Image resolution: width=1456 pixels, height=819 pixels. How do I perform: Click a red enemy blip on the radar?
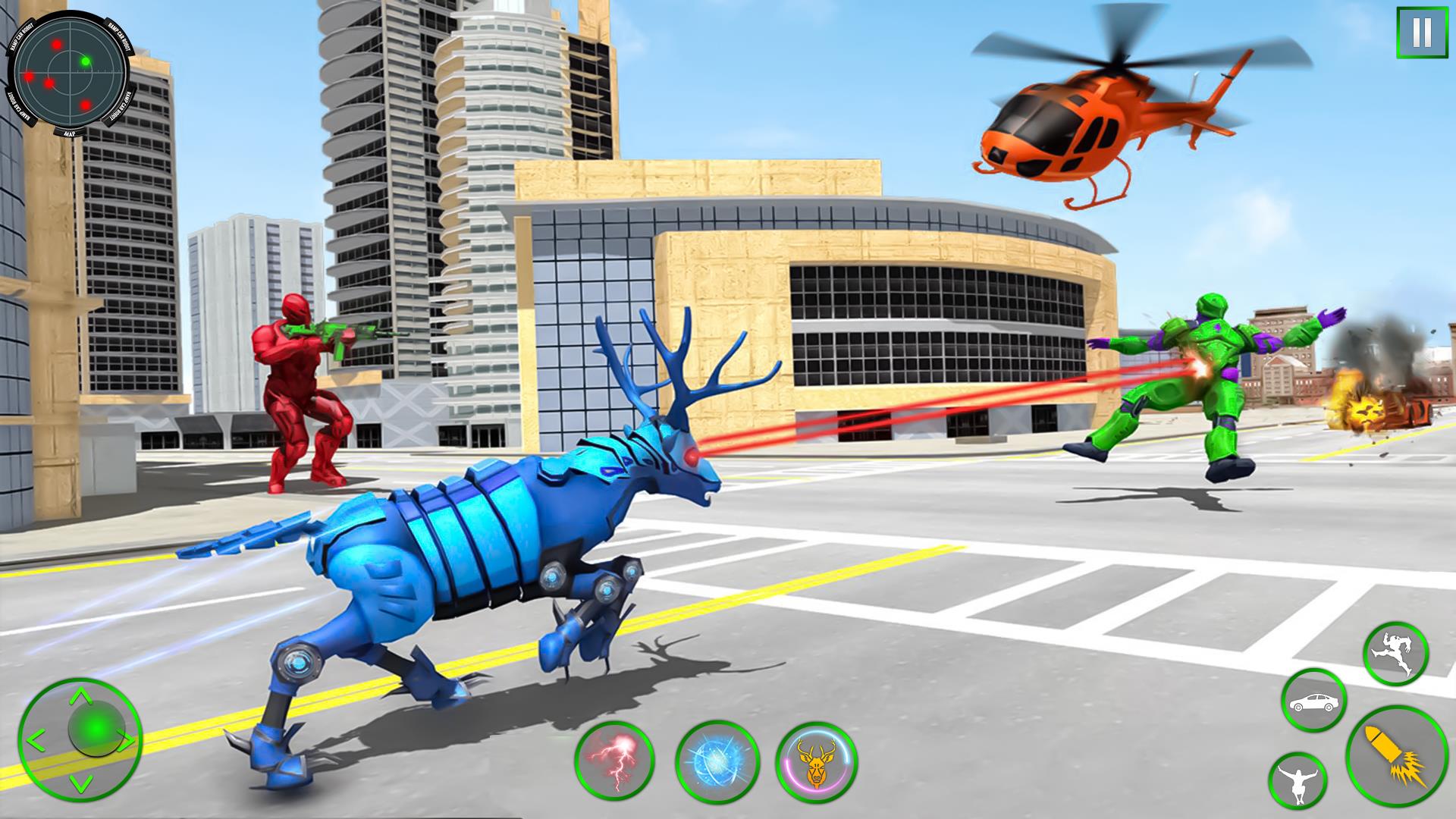click(x=57, y=45)
